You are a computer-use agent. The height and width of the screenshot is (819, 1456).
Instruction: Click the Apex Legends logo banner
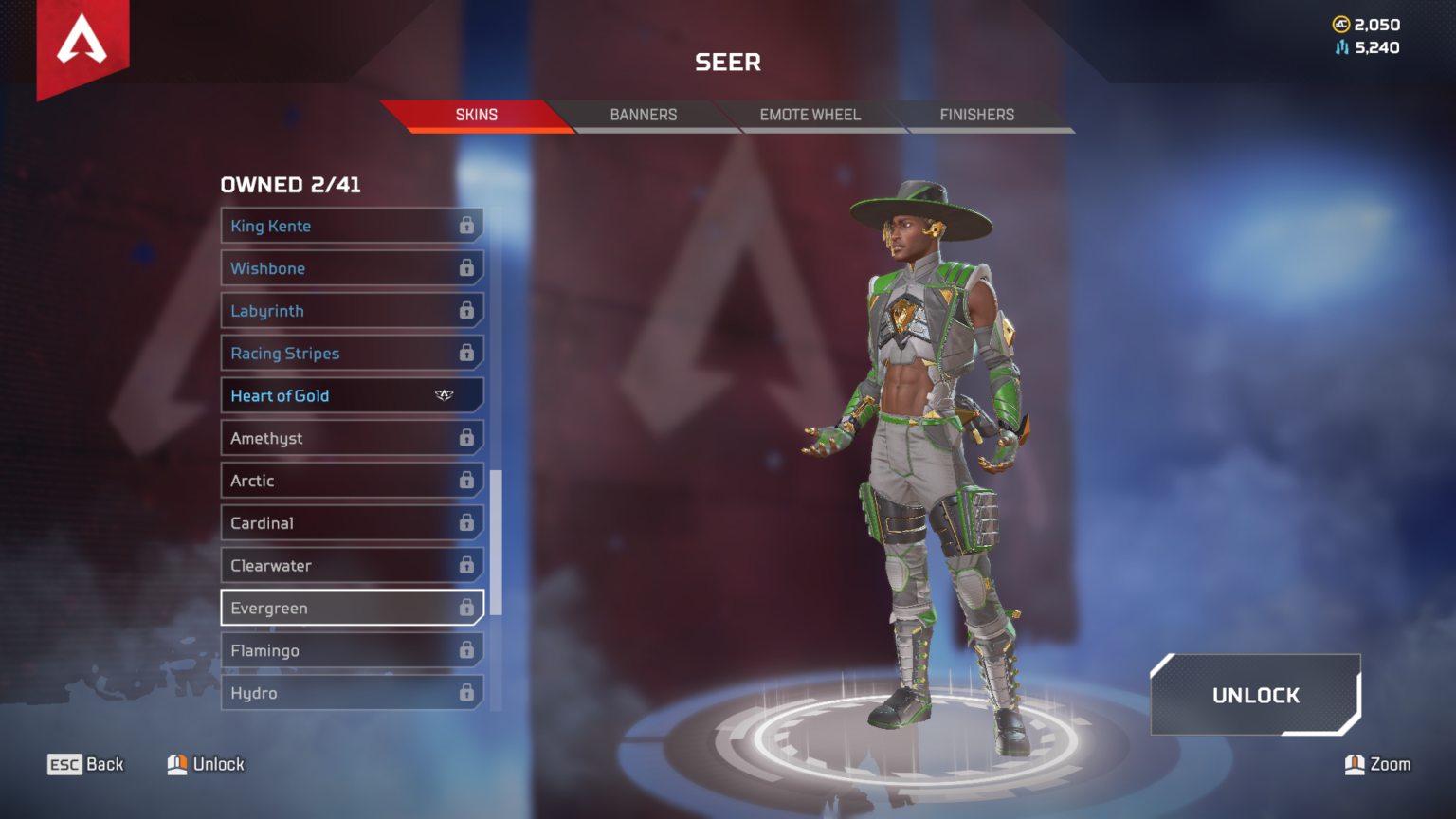pyautogui.click(x=82, y=45)
